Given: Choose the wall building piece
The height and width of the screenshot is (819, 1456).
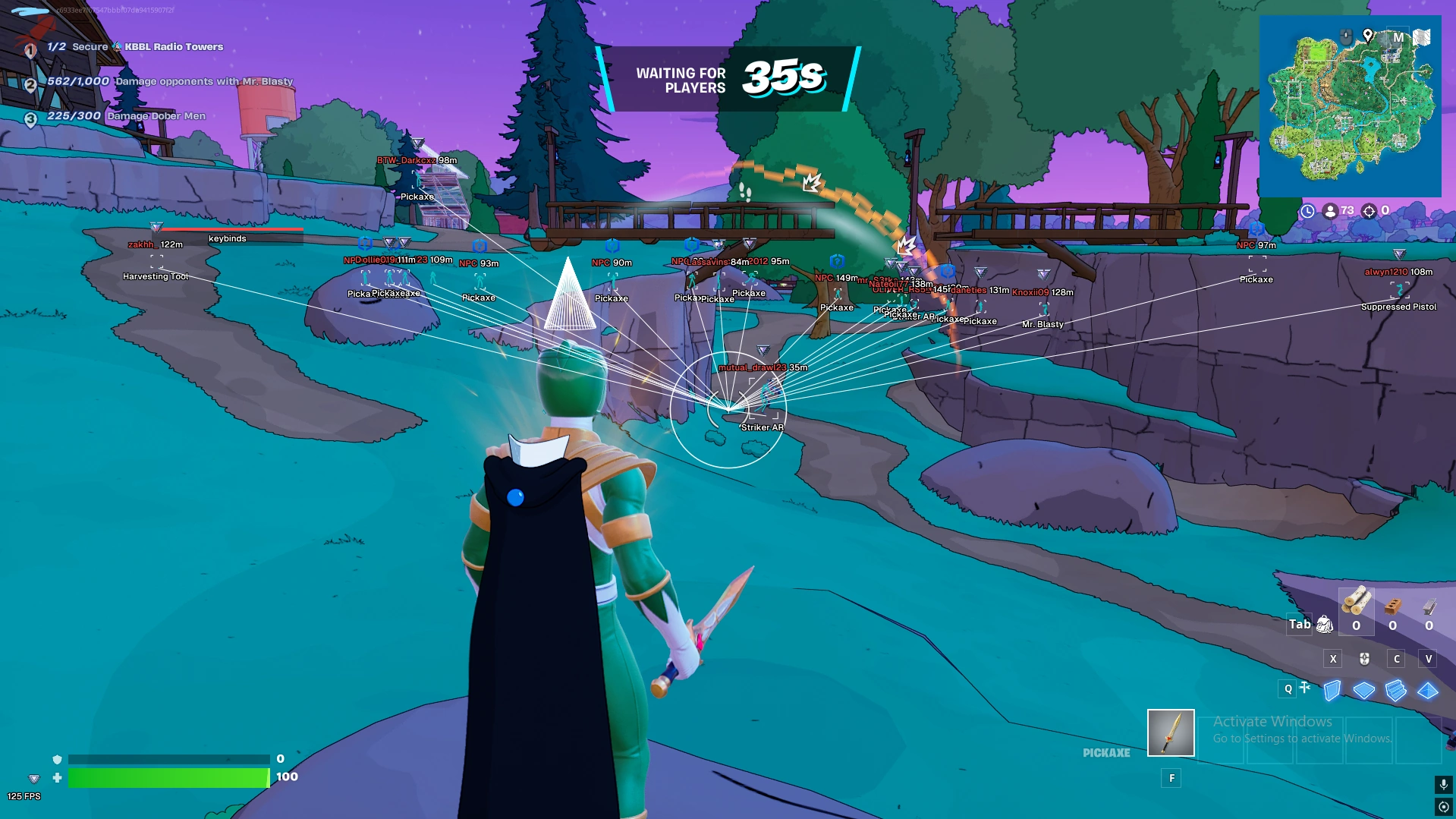Looking at the screenshot, I should 1332,690.
